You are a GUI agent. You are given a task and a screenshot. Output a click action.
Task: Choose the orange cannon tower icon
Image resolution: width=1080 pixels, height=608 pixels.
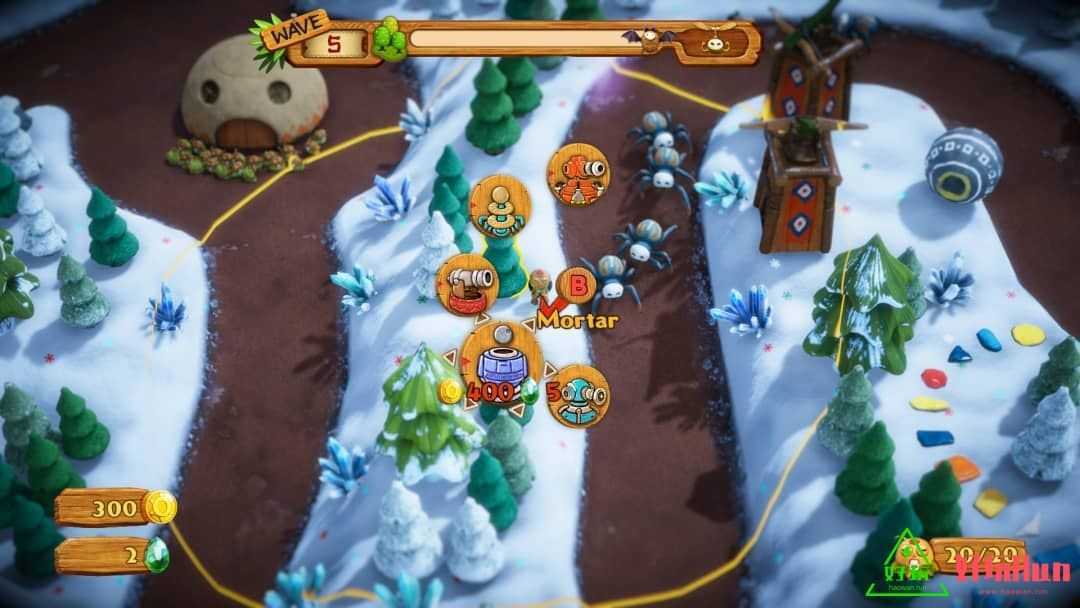pyautogui.click(x=578, y=175)
